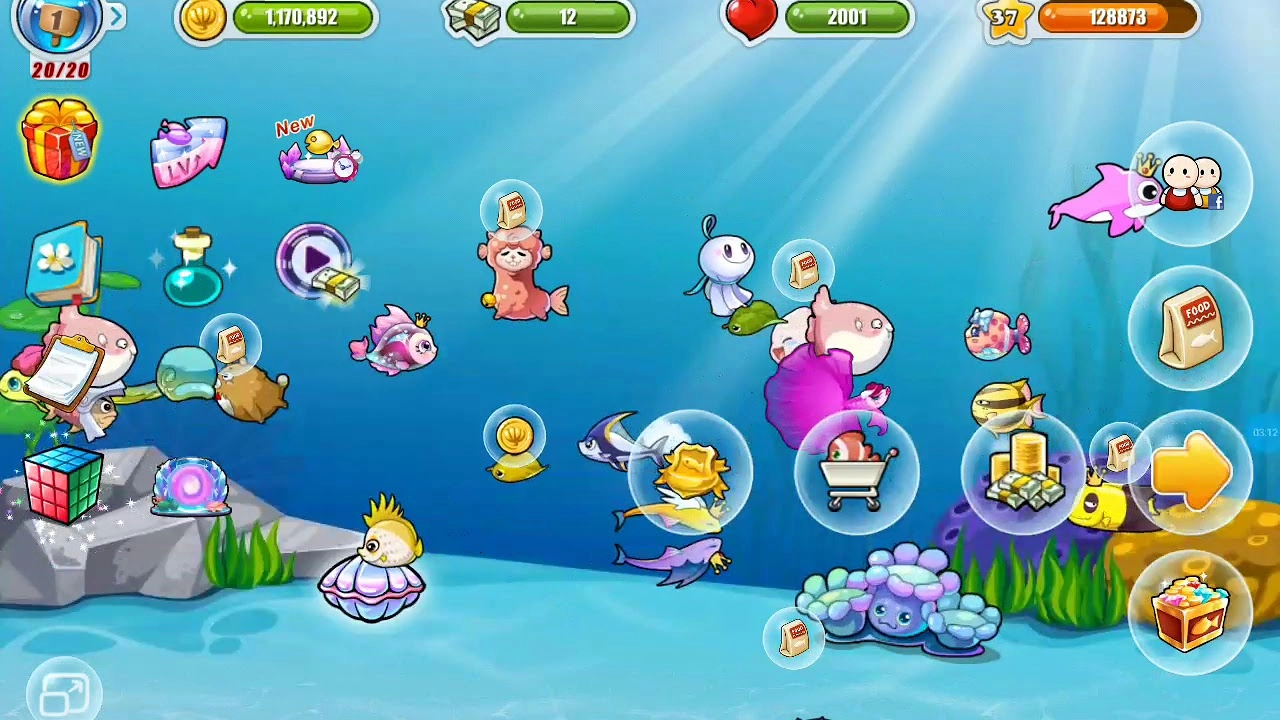Viewport: 1280px width, 720px height.
Task: Select the fish food bag bubble
Action: pyautogui.click(x=1190, y=326)
